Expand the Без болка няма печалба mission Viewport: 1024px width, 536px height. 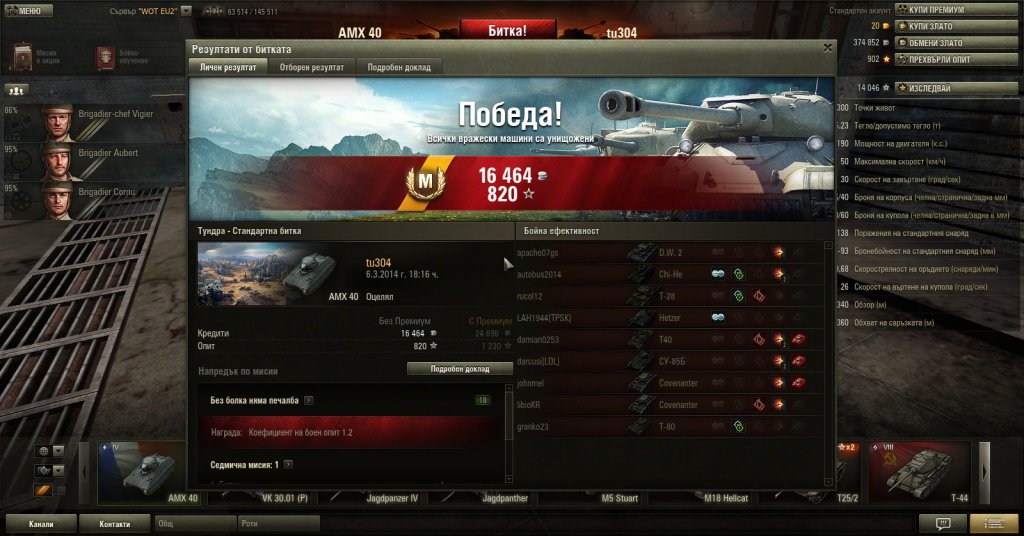309,400
